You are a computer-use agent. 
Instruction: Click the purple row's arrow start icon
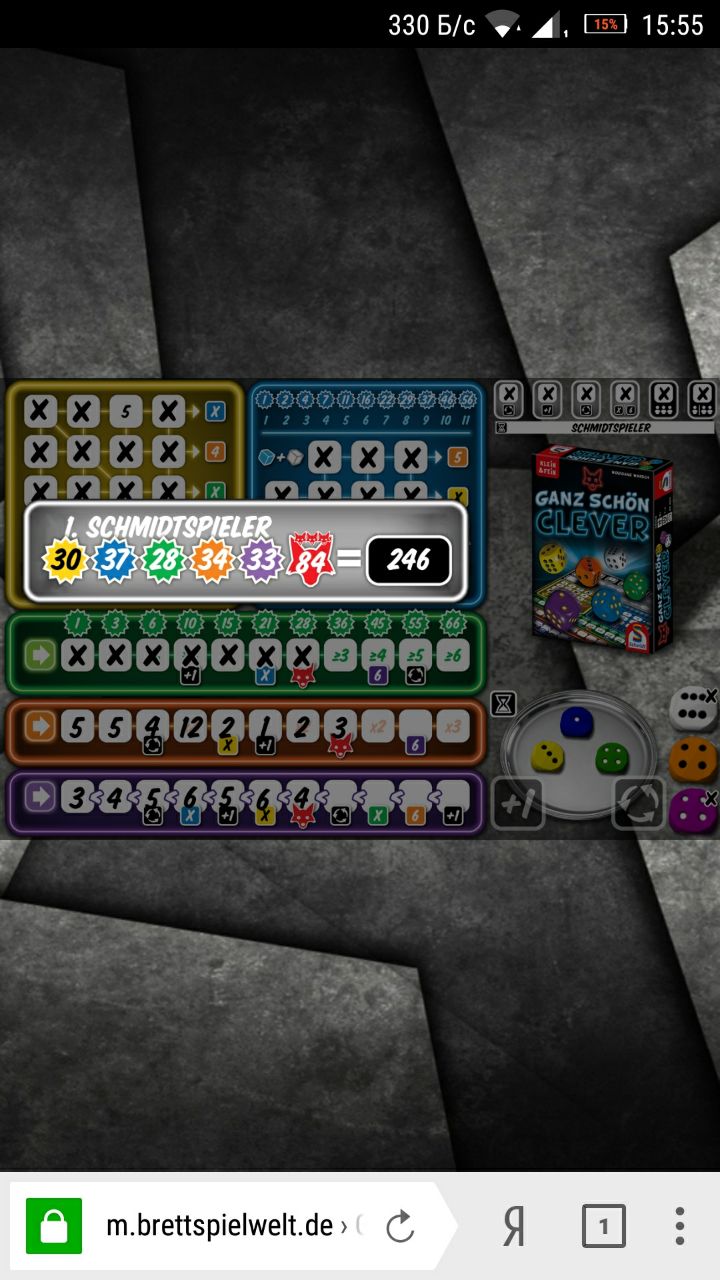pos(40,798)
